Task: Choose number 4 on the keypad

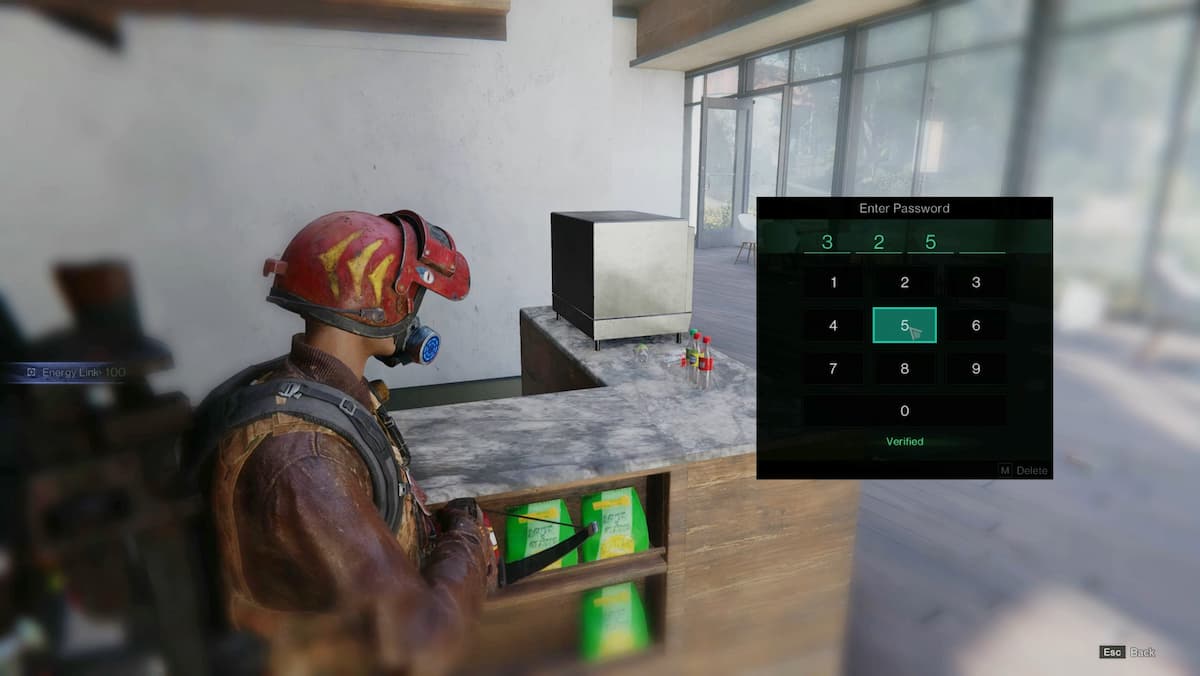Action: coord(833,325)
